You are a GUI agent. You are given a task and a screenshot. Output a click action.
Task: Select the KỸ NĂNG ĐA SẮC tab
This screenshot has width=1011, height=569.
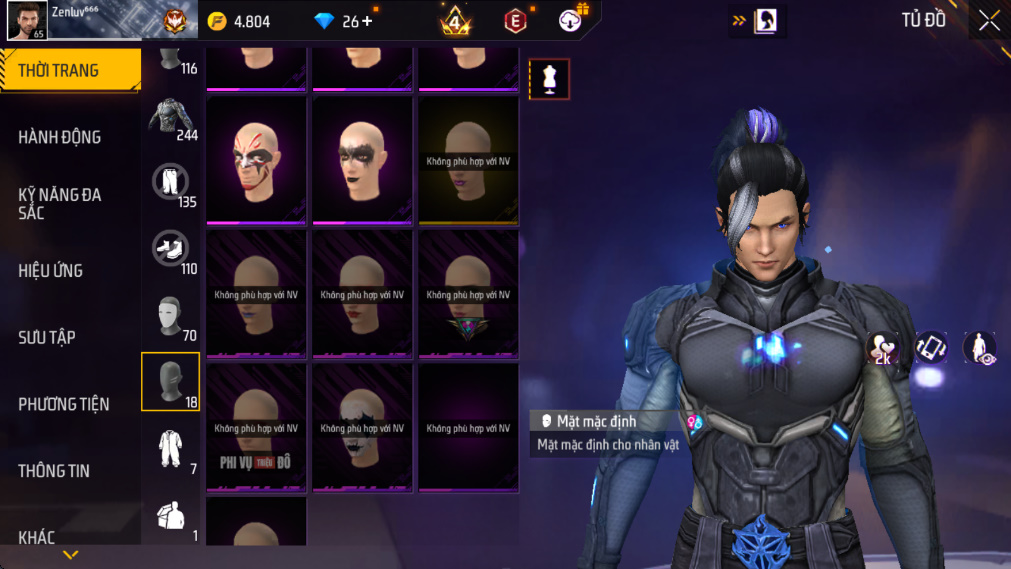pos(60,204)
